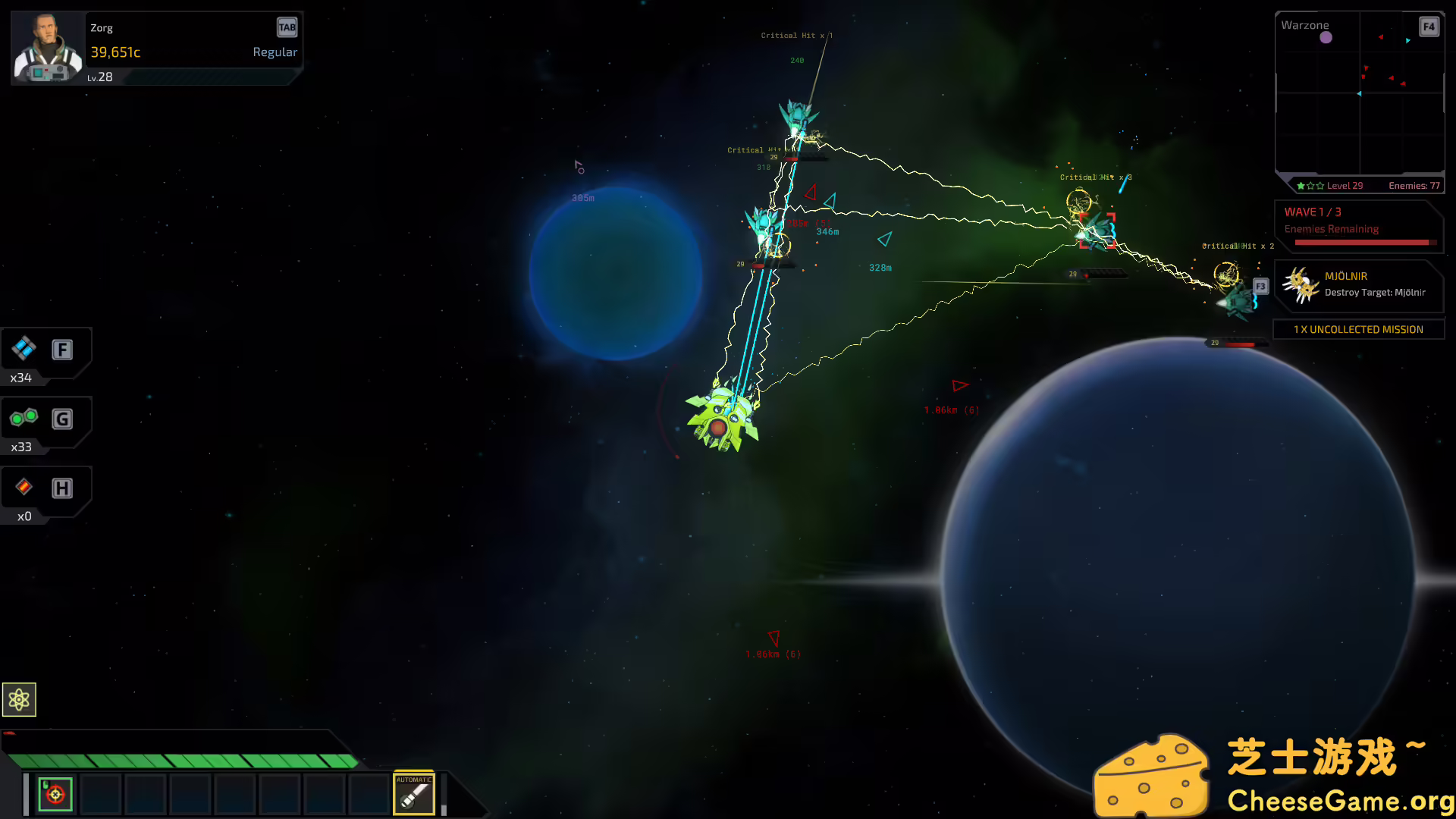Select the red targeting weapon in slot one
The image size is (1456, 819).
coord(55,793)
